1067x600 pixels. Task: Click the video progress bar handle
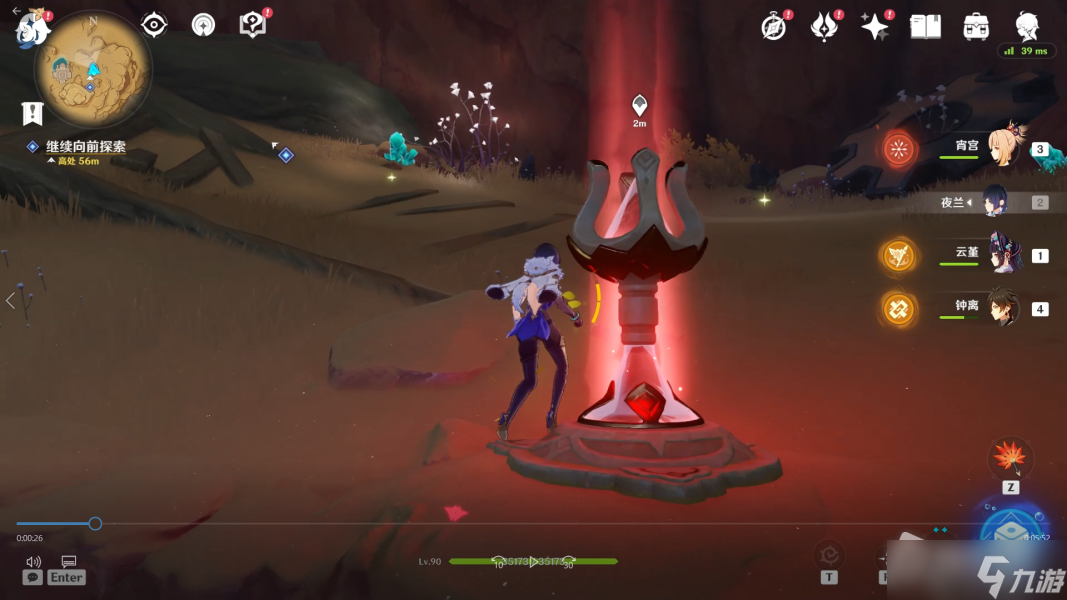[95, 523]
